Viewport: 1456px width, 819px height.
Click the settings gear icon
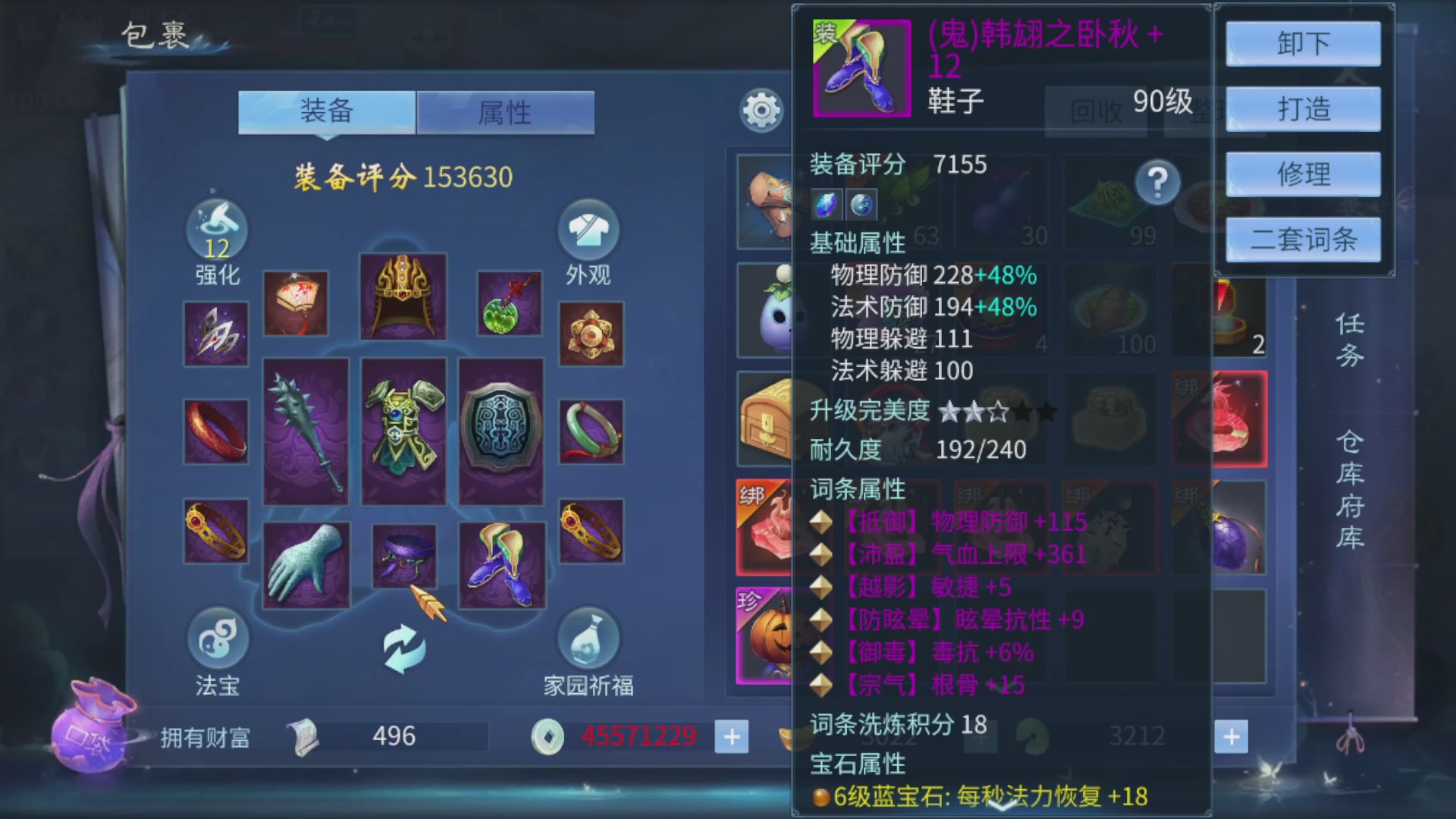point(761,111)
